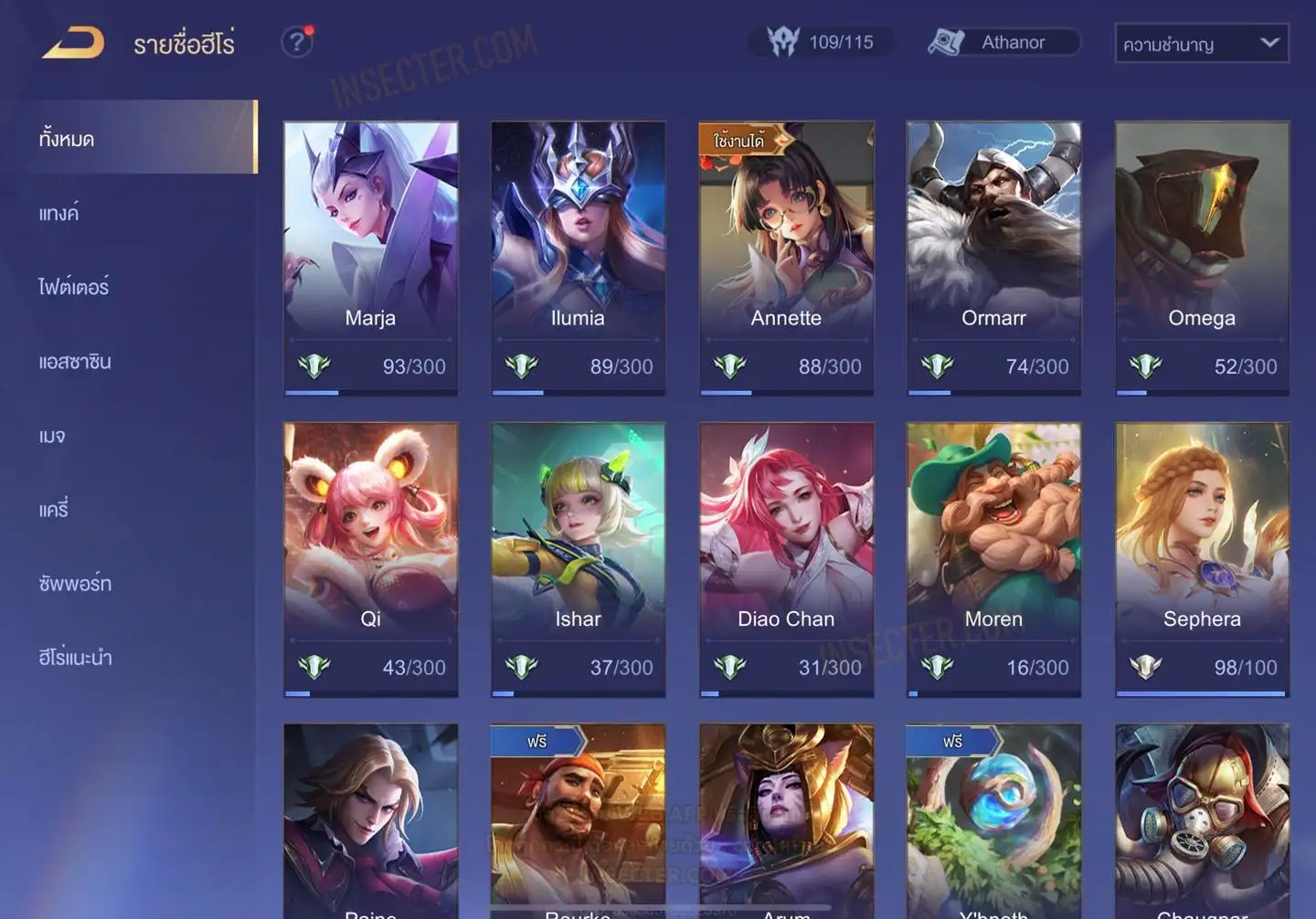Viewport: 1316px width, 919px height.
Task: View ฮีโร่แนะนำ recommended heroes
Action: 76,658
